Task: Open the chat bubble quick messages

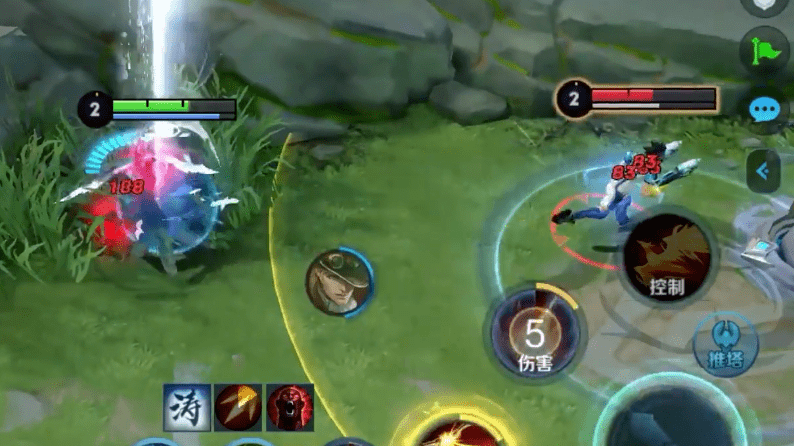Action: pos(766,109)
